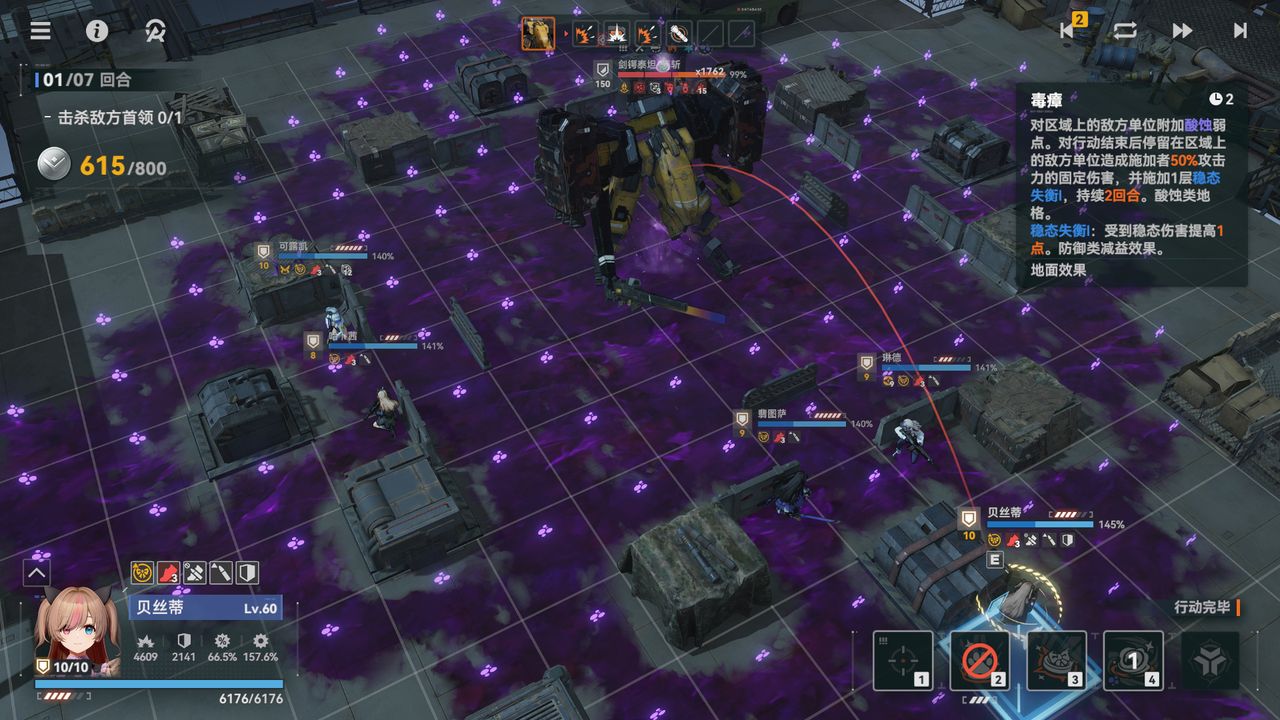Skip to the end of turn

tap(1240, 30)
